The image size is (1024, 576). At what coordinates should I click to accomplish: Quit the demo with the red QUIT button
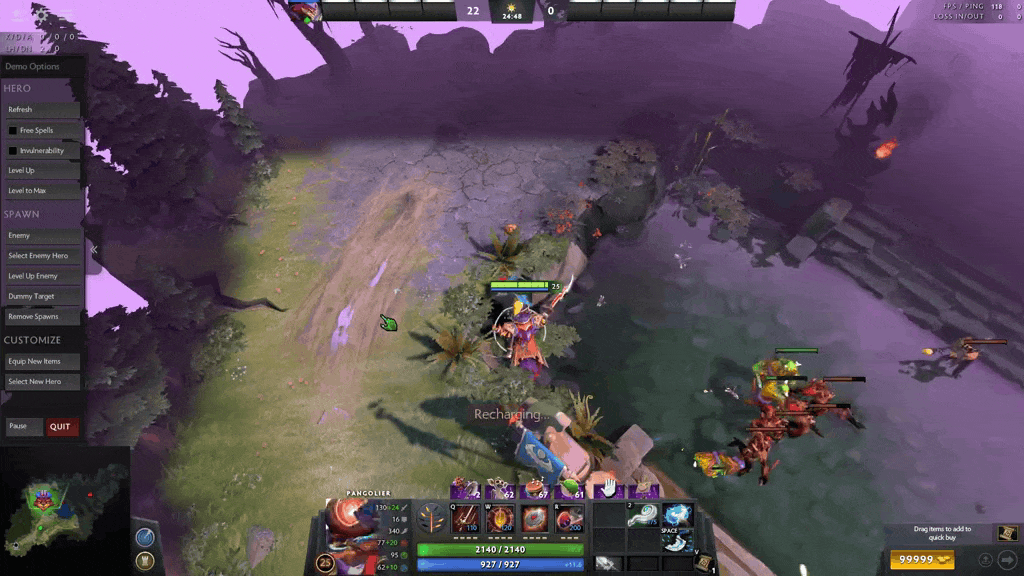61,427
